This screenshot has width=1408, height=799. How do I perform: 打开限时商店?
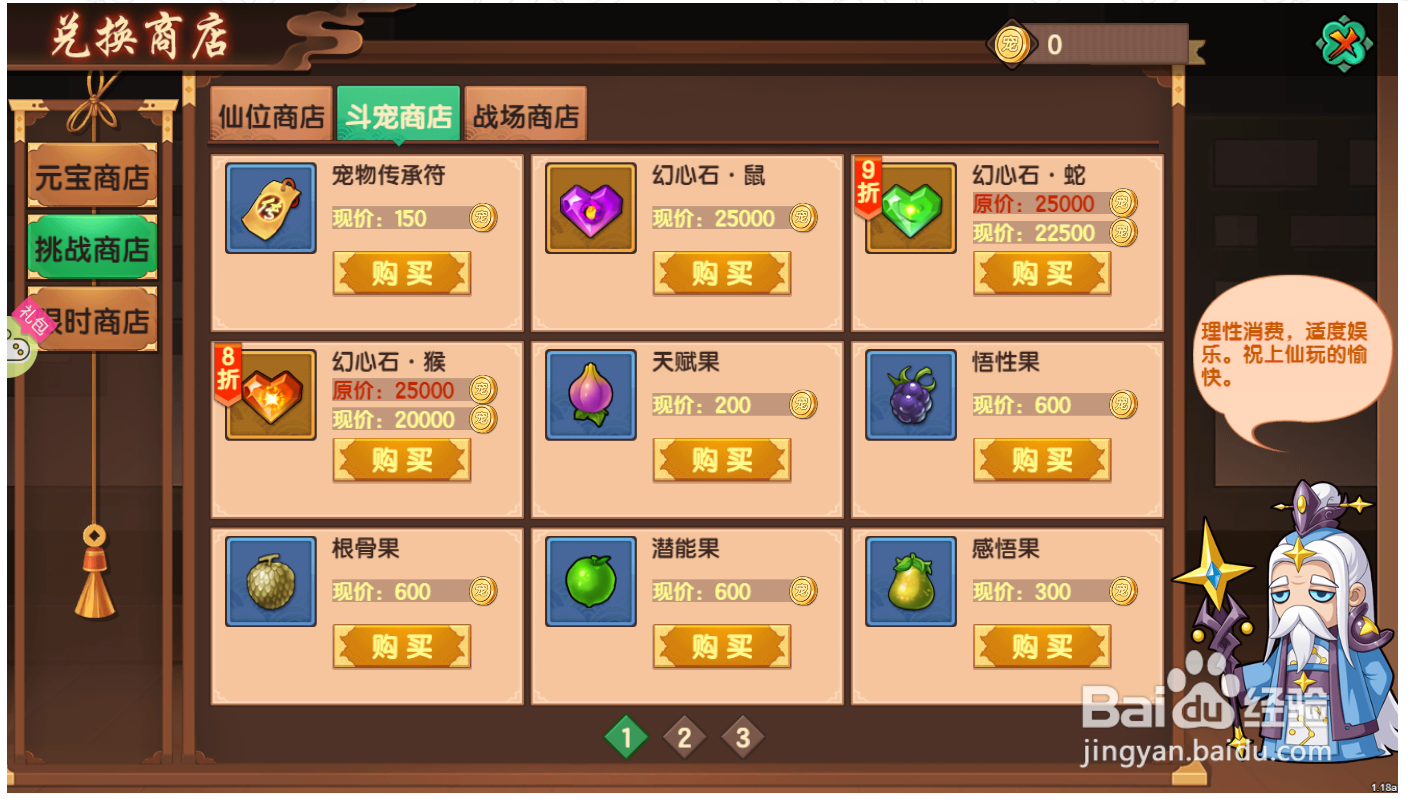pos(93,320)
